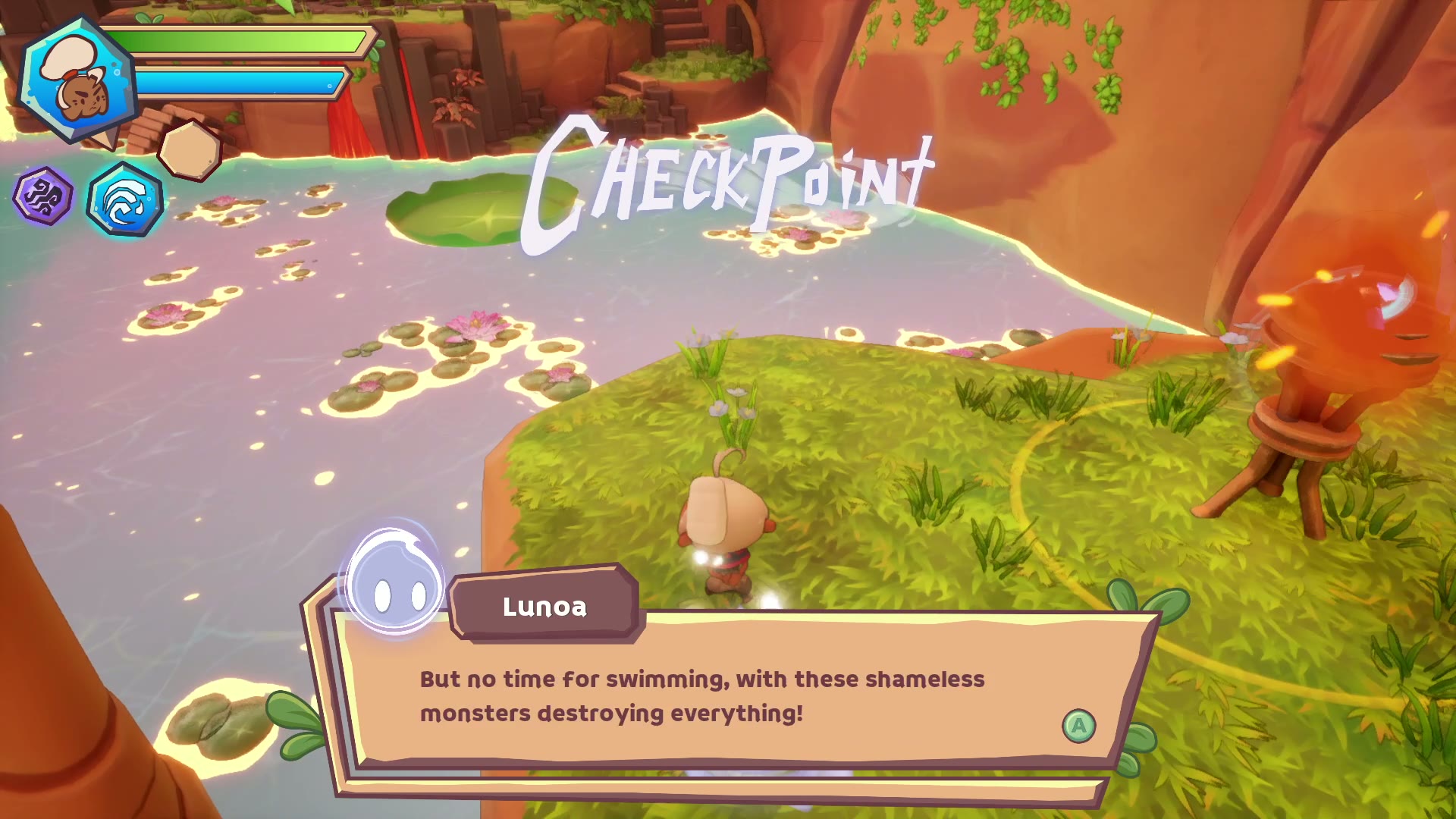Select the character portrait hexagon emblem

pyautogui.click(x=76, y=76)
